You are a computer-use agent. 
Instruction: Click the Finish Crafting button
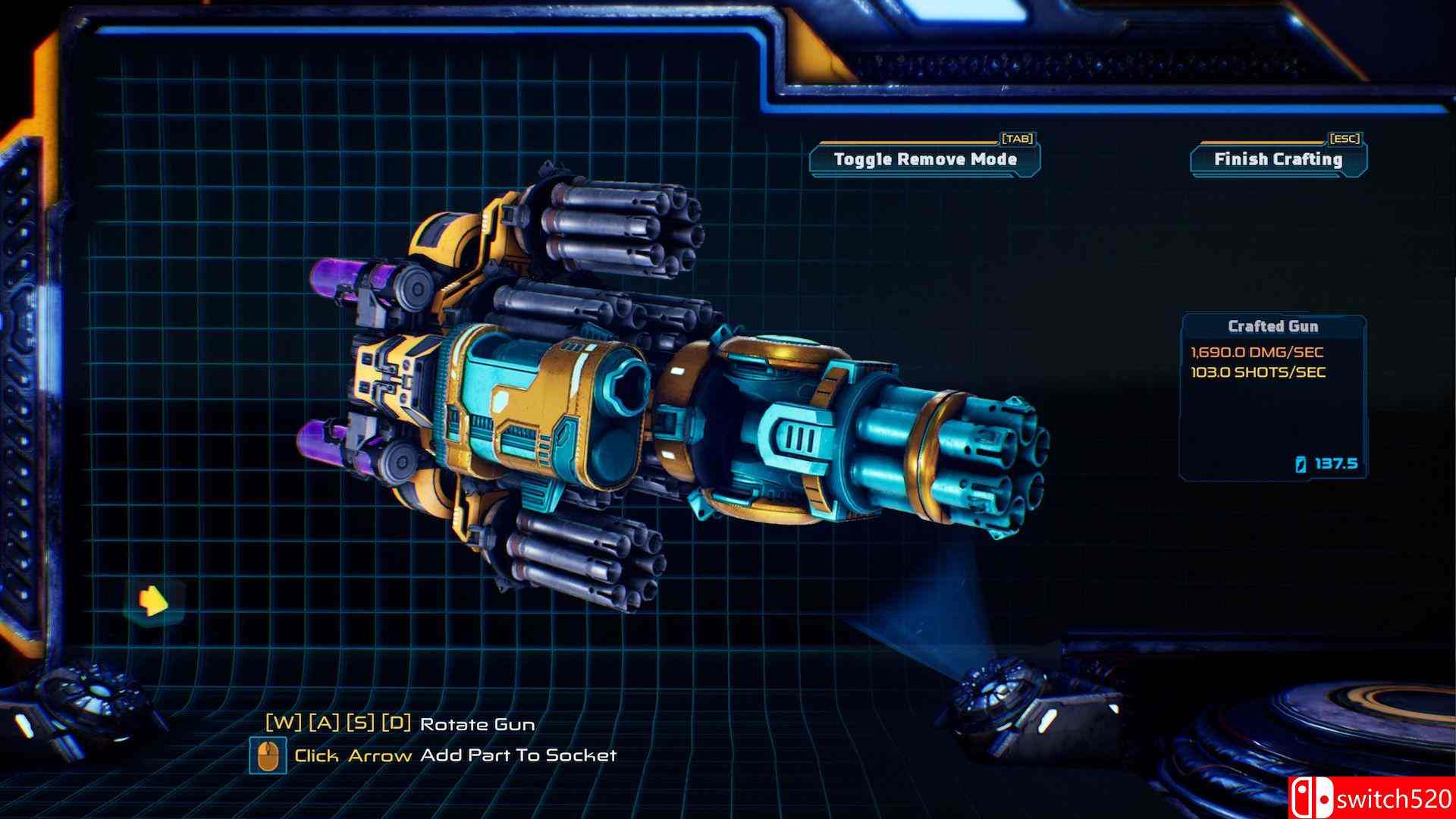tap(1277, 160)
